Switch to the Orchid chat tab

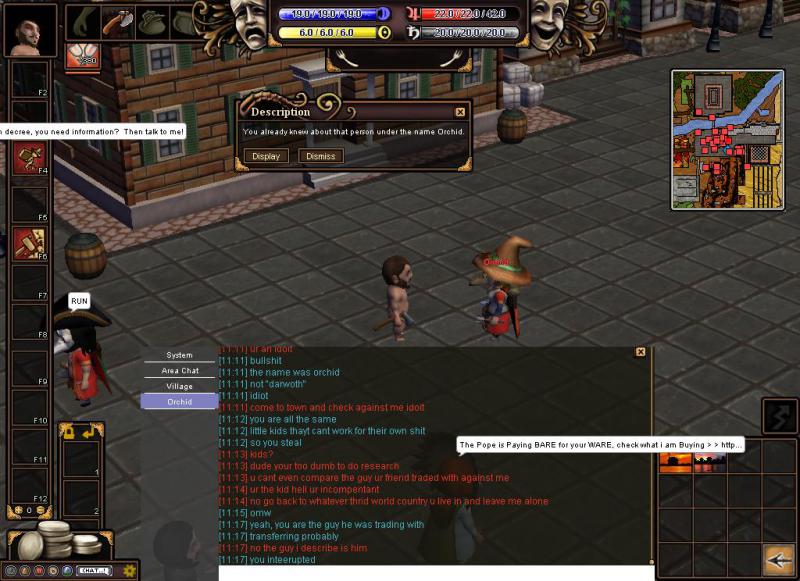click(x=179, y=401)
